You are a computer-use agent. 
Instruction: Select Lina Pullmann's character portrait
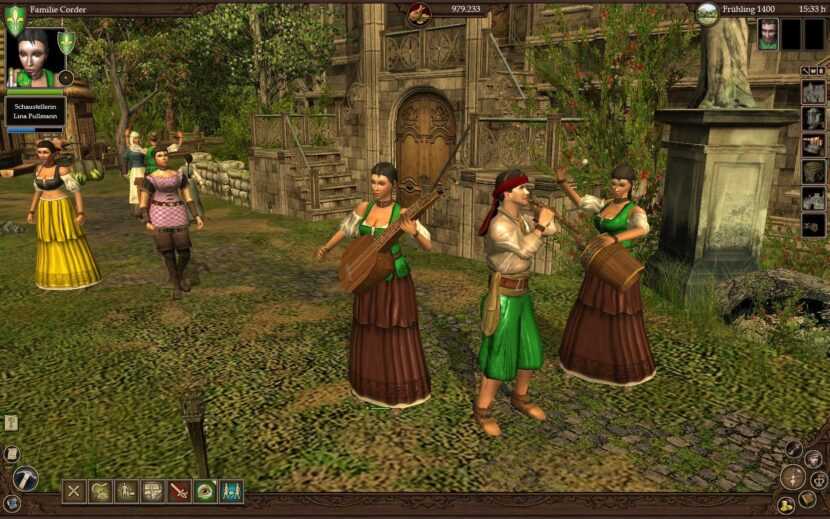point(34,56)
